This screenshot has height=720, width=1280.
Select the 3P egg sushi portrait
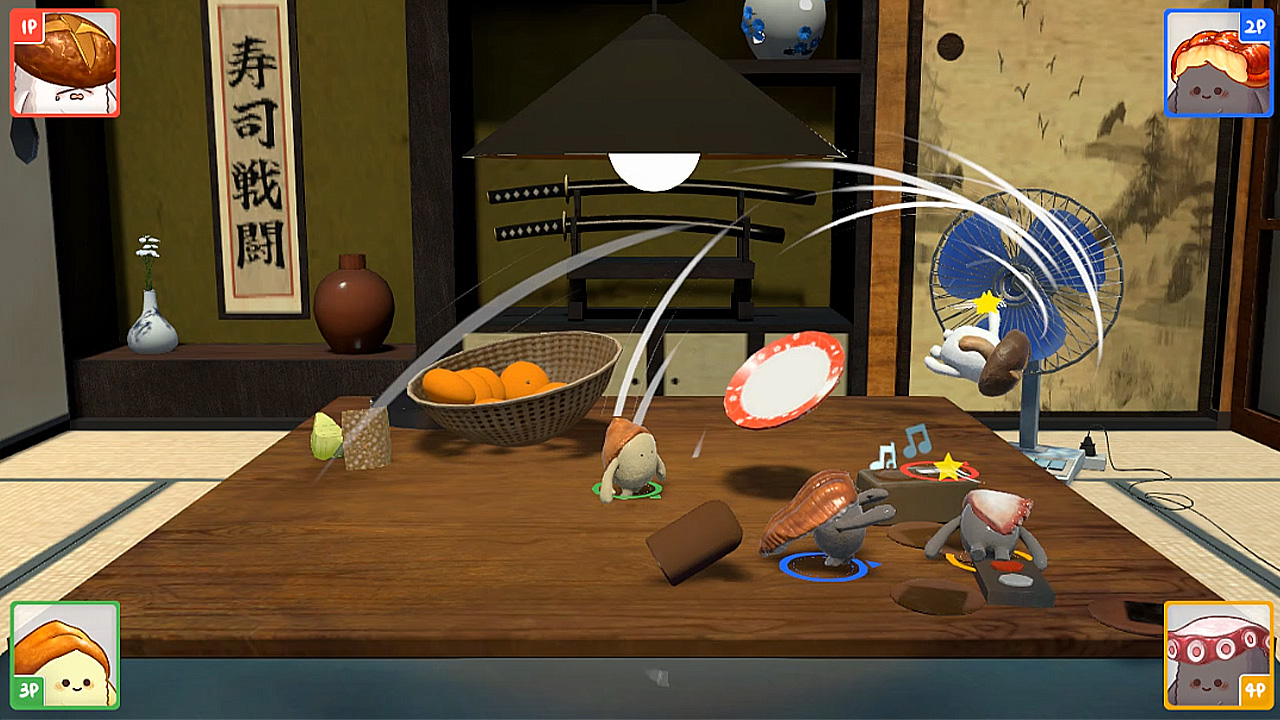tap(62, 655)
